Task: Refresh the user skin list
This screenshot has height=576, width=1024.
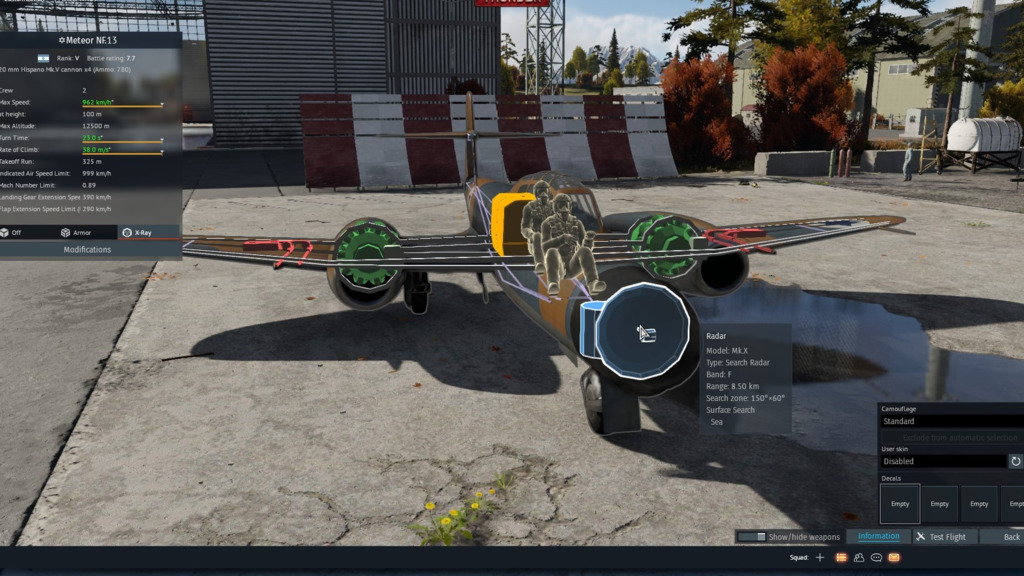Action: tap(1016, 461)
